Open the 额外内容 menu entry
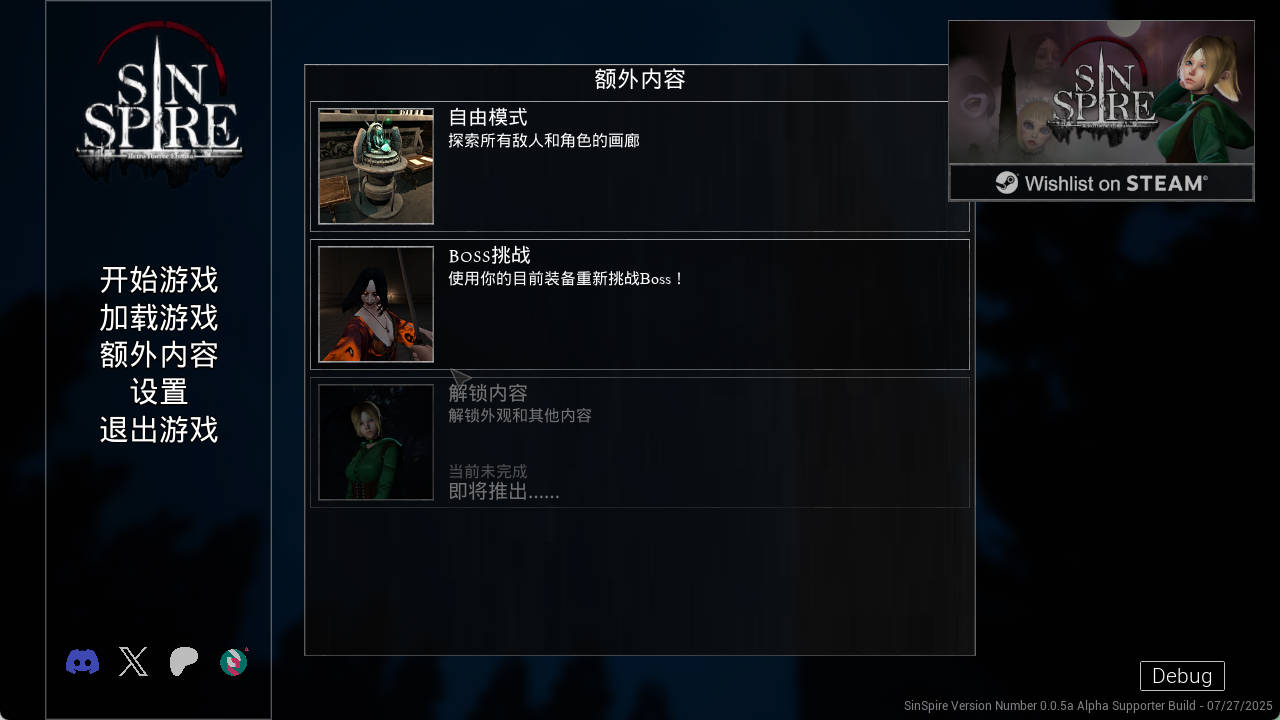 (x=158, y=355)
